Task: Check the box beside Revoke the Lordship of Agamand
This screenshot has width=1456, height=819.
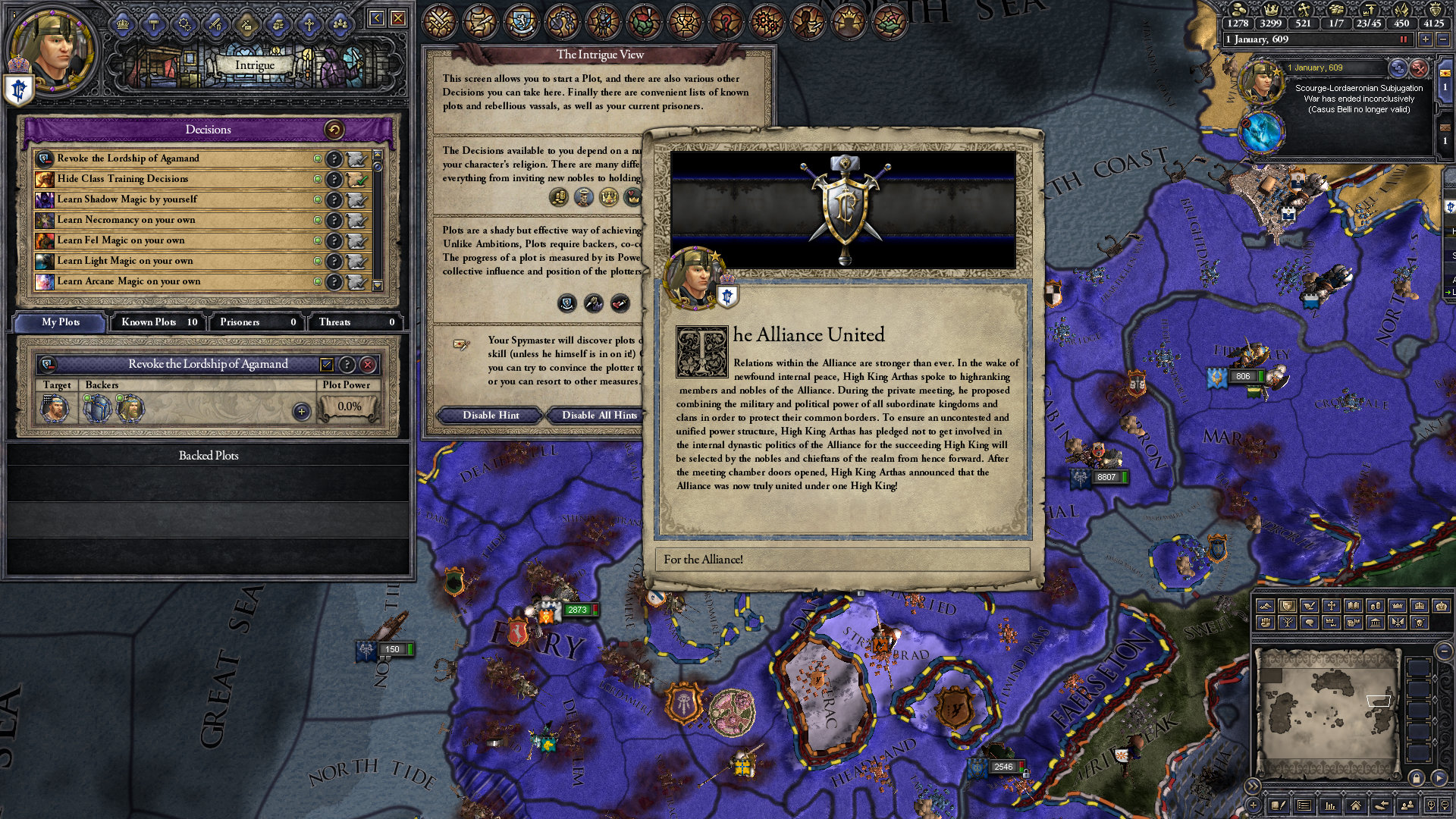Action: 327,365
